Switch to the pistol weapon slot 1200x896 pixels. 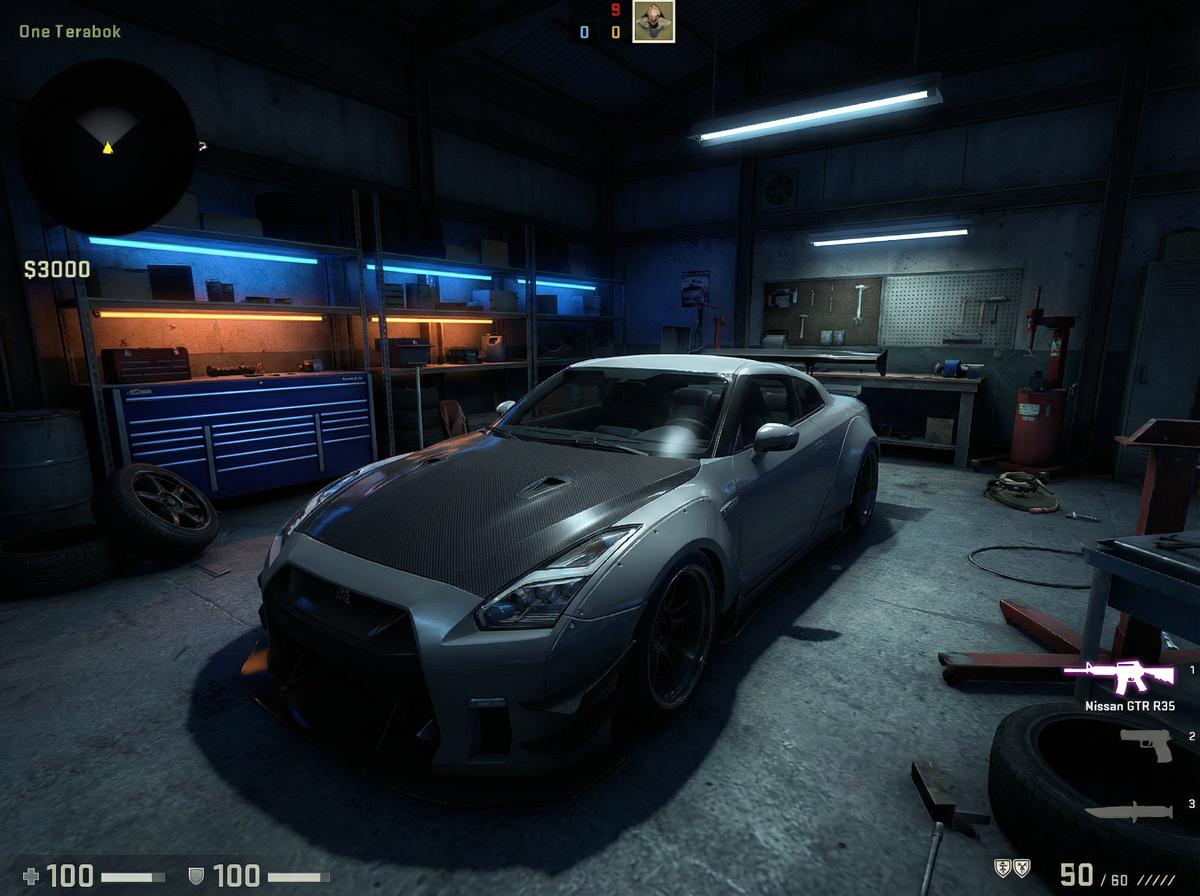click(1146, 744)
